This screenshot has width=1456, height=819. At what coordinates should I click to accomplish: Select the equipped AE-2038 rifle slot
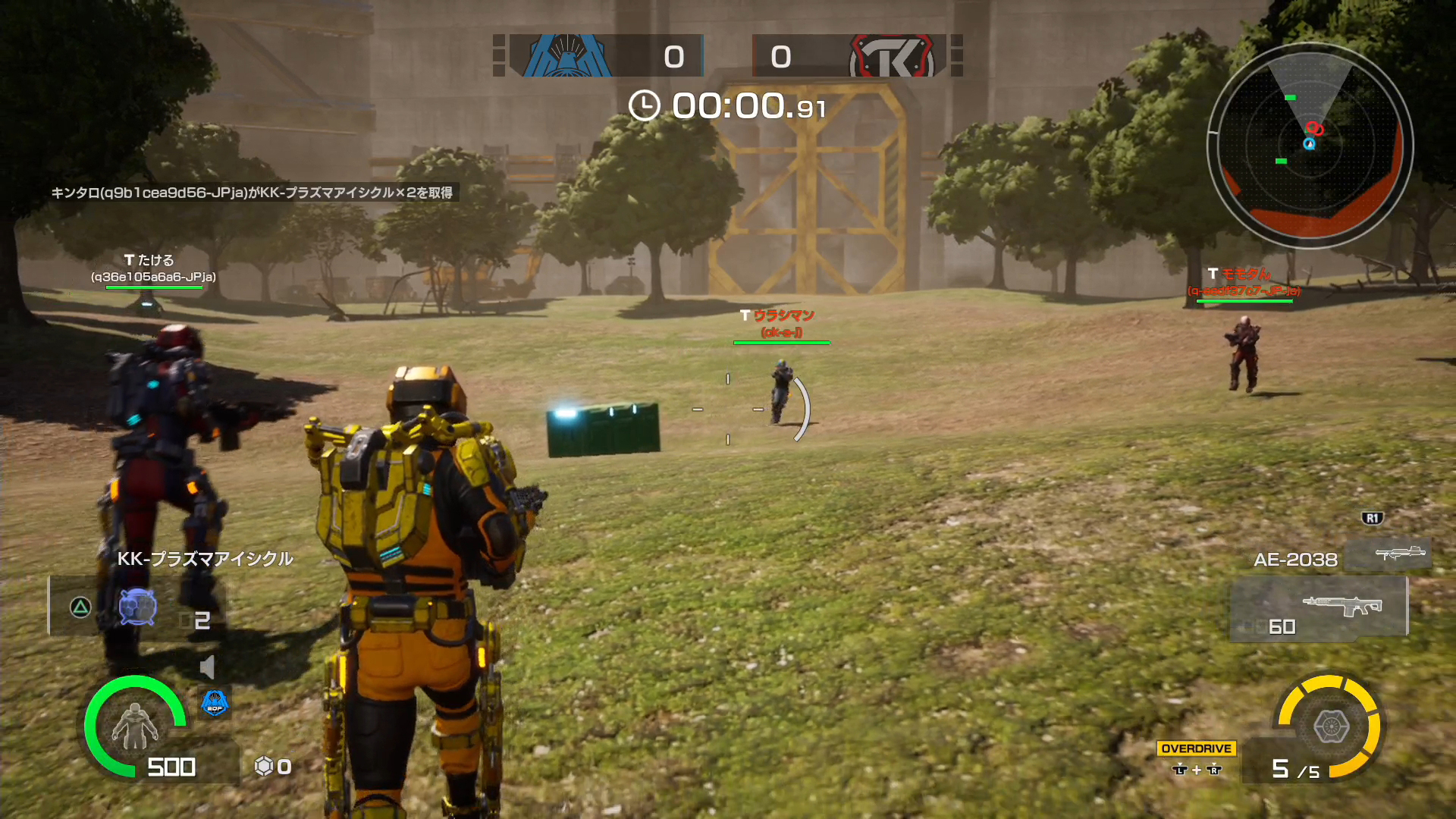coord(1318,608)
